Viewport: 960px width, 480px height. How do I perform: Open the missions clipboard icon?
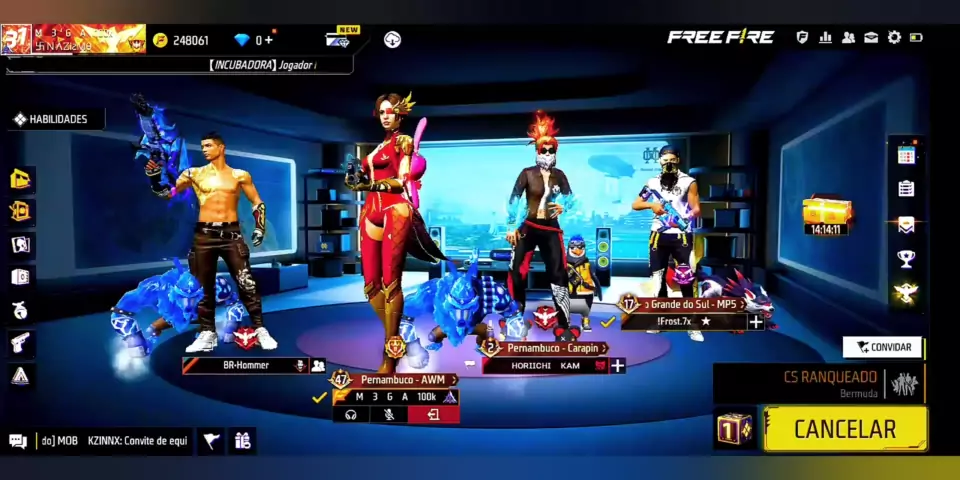coord(906,189)
